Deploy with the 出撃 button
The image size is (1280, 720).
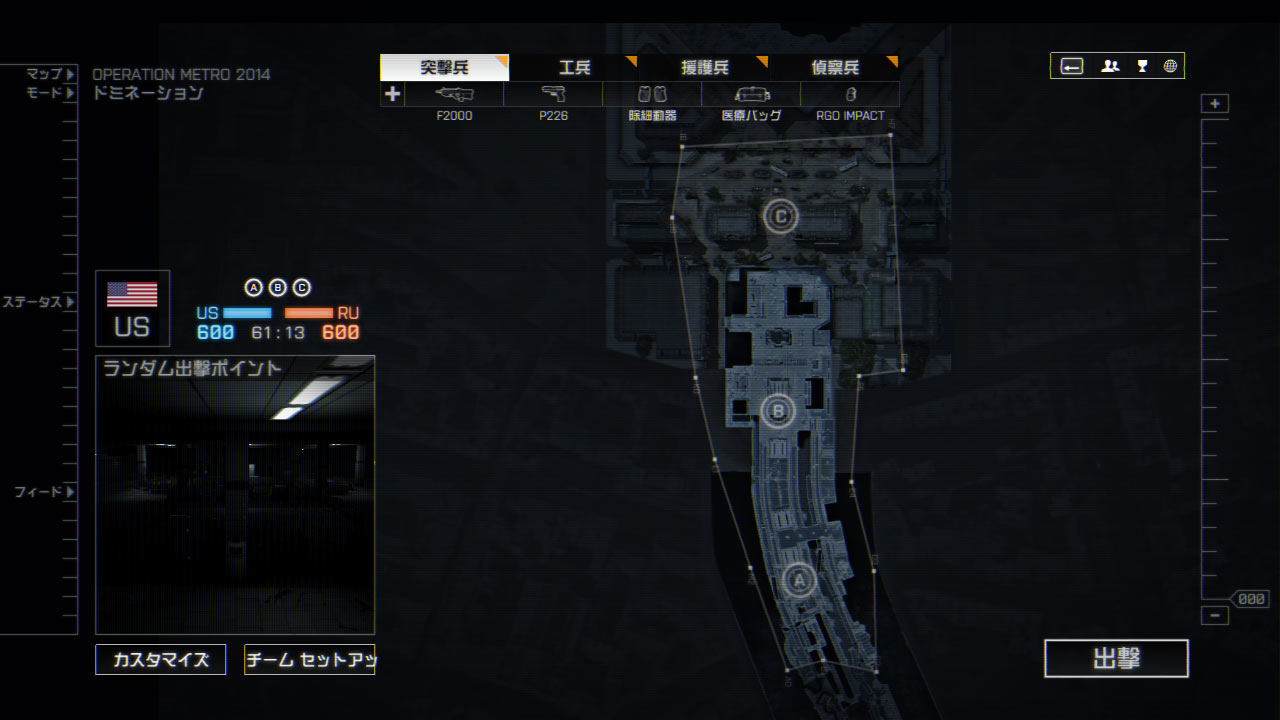(1116, 658)
